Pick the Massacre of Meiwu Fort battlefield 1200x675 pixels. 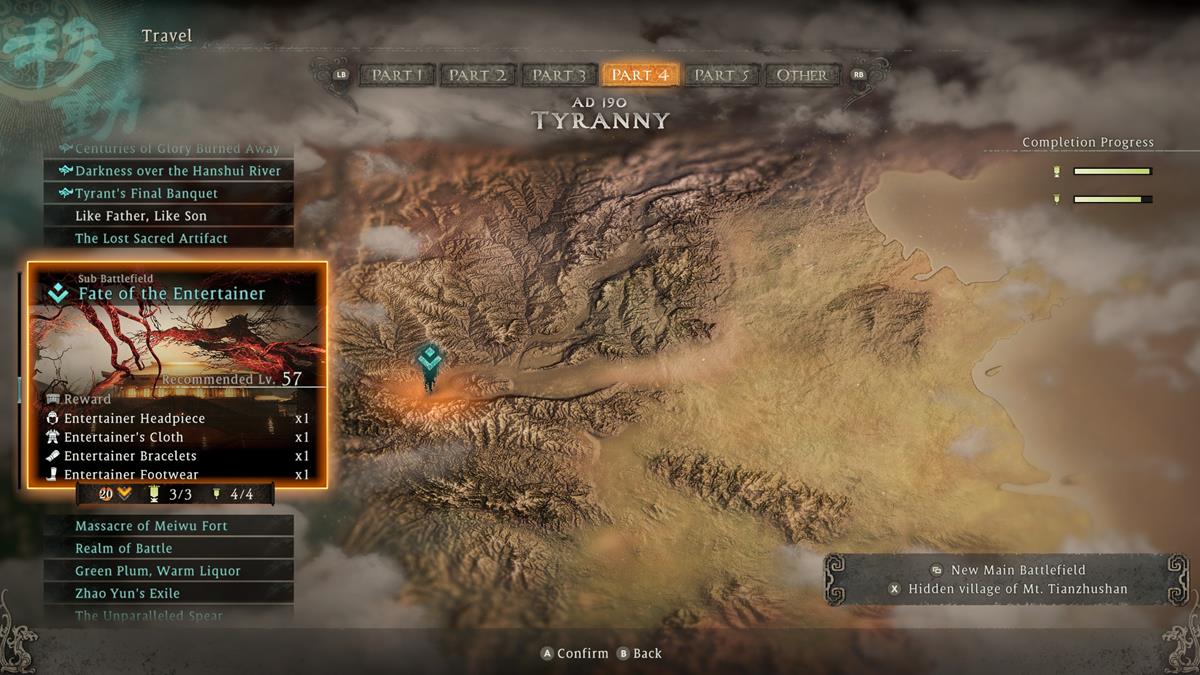point(168,526)
